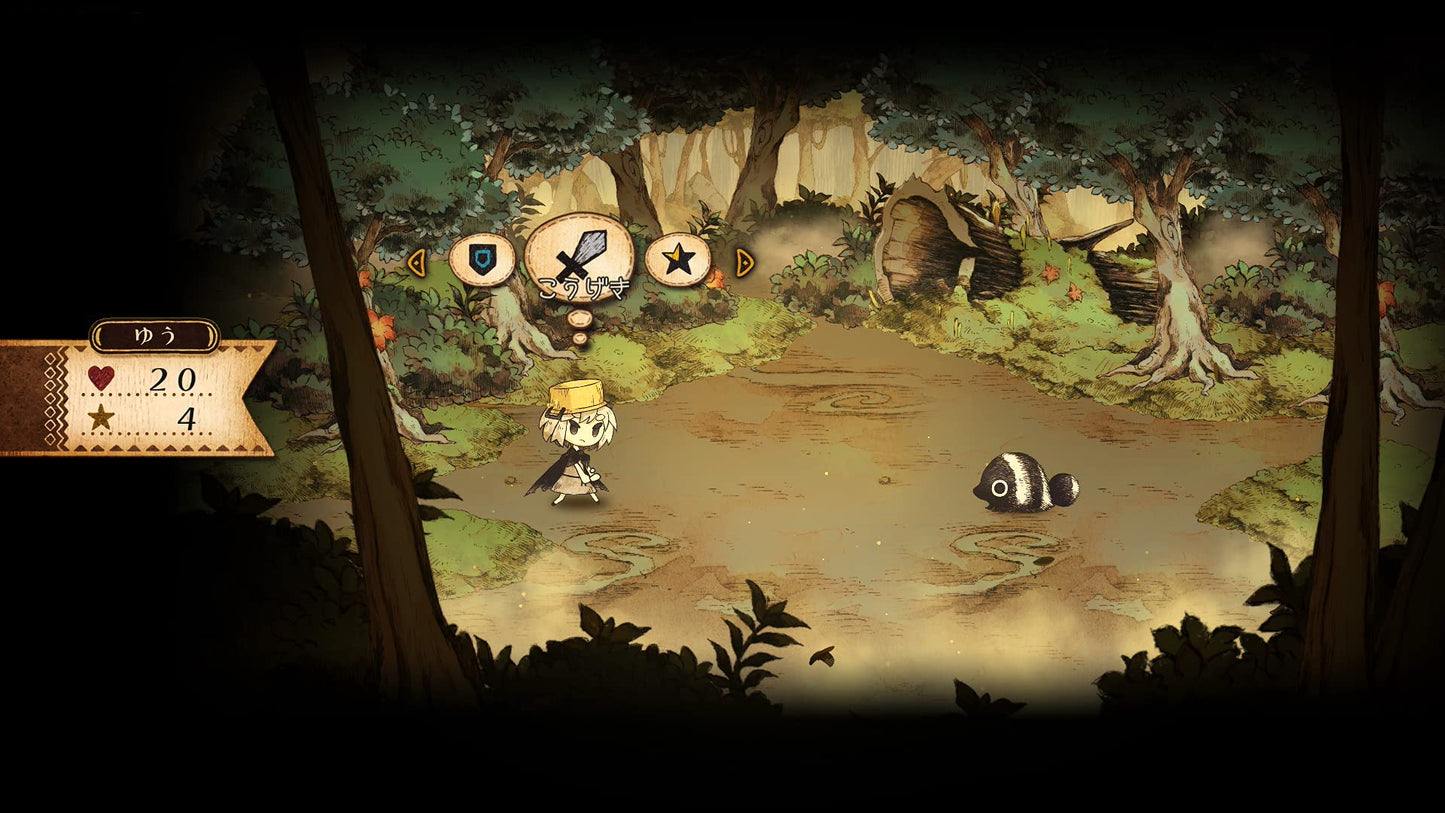This screenshot has height=813, width=1445.
Task: Choose the blue shield defend command
Action: pos(482,260)
